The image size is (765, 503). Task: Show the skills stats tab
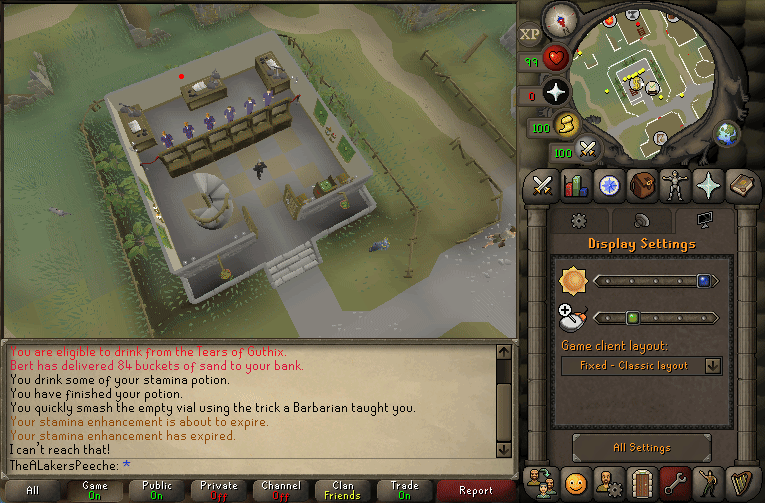click(x=575, y=185)
